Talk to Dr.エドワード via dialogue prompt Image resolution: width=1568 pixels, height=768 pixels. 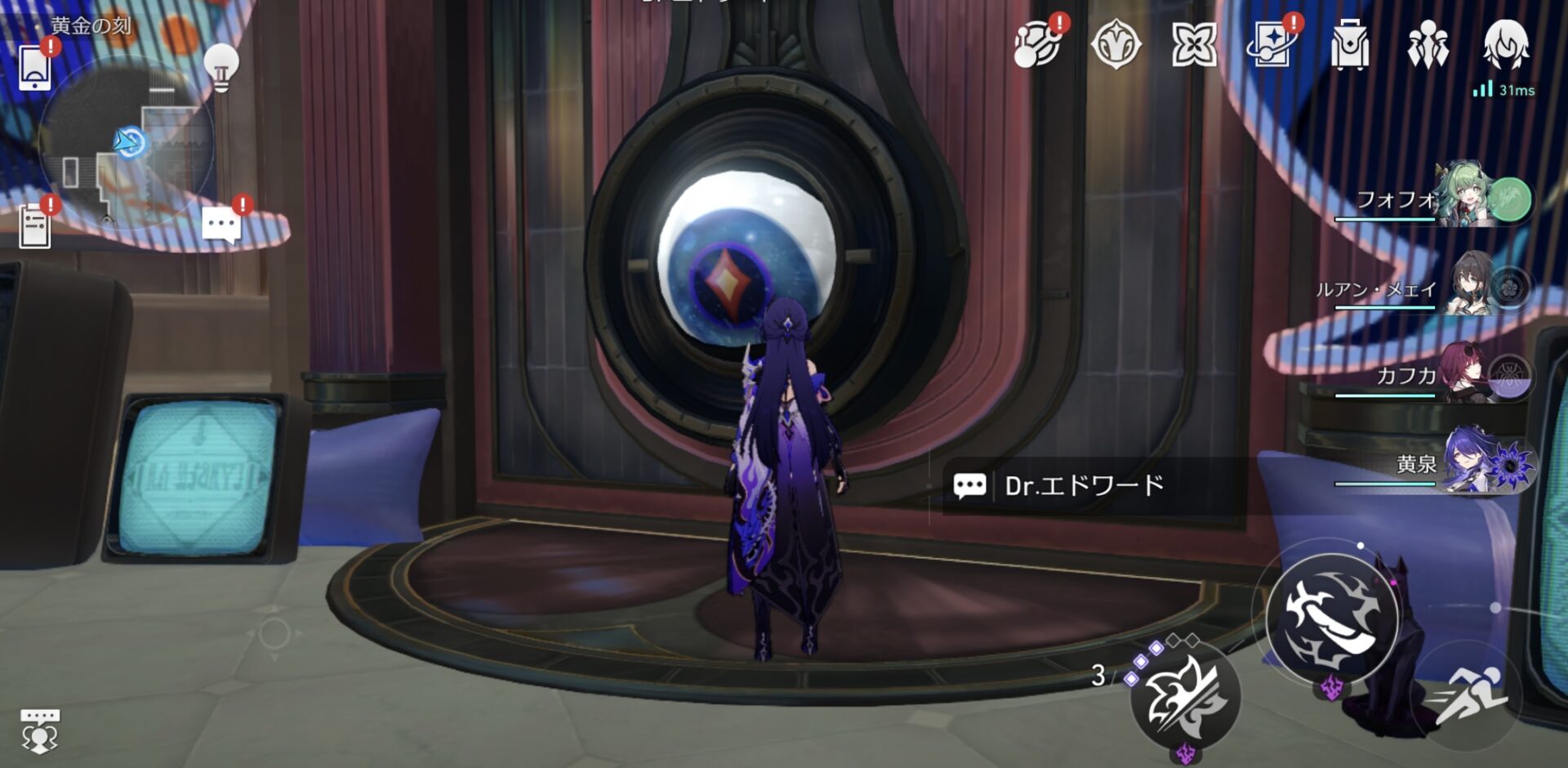[x=1084, y=486]
